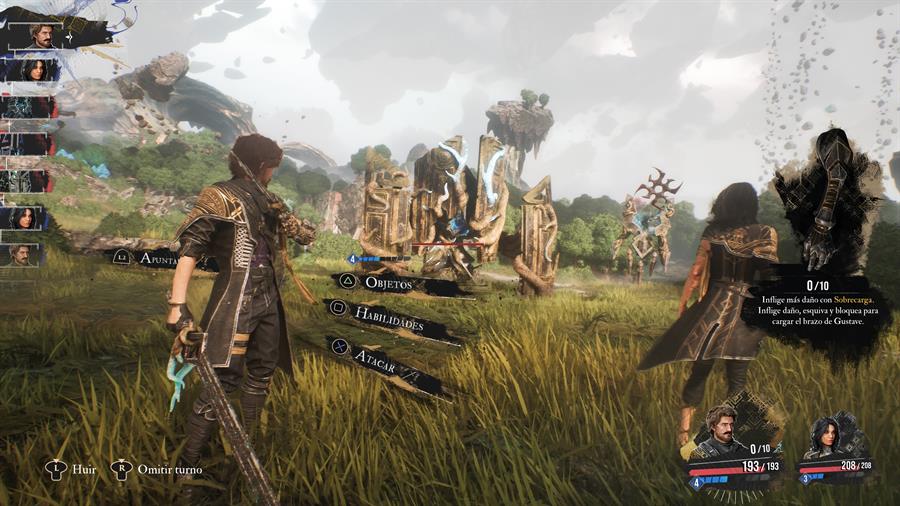This screenshot has height=506, width=900.
Task: Open the Objetos item menu
Action: [395, 283]
